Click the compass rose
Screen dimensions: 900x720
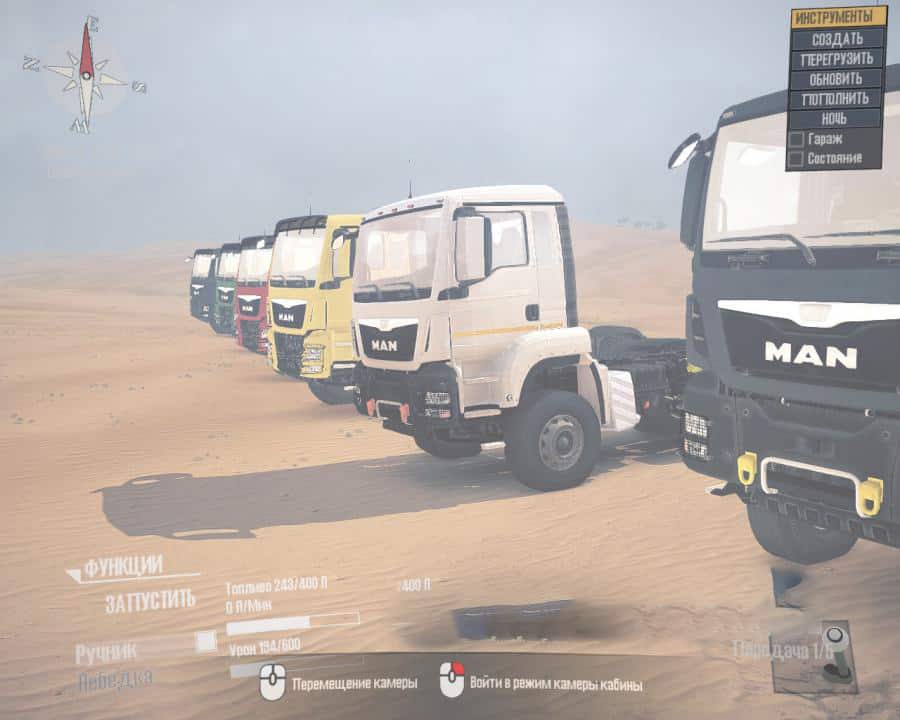click(x=86, y=74)
